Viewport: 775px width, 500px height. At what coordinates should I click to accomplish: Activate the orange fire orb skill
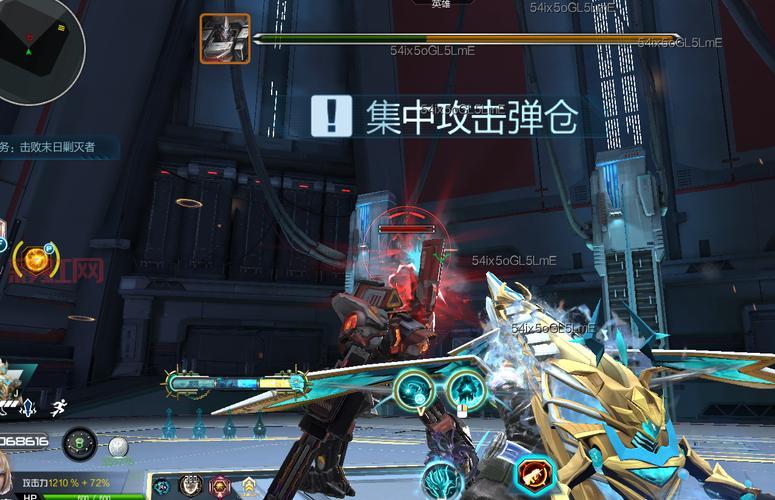point(37,260)
